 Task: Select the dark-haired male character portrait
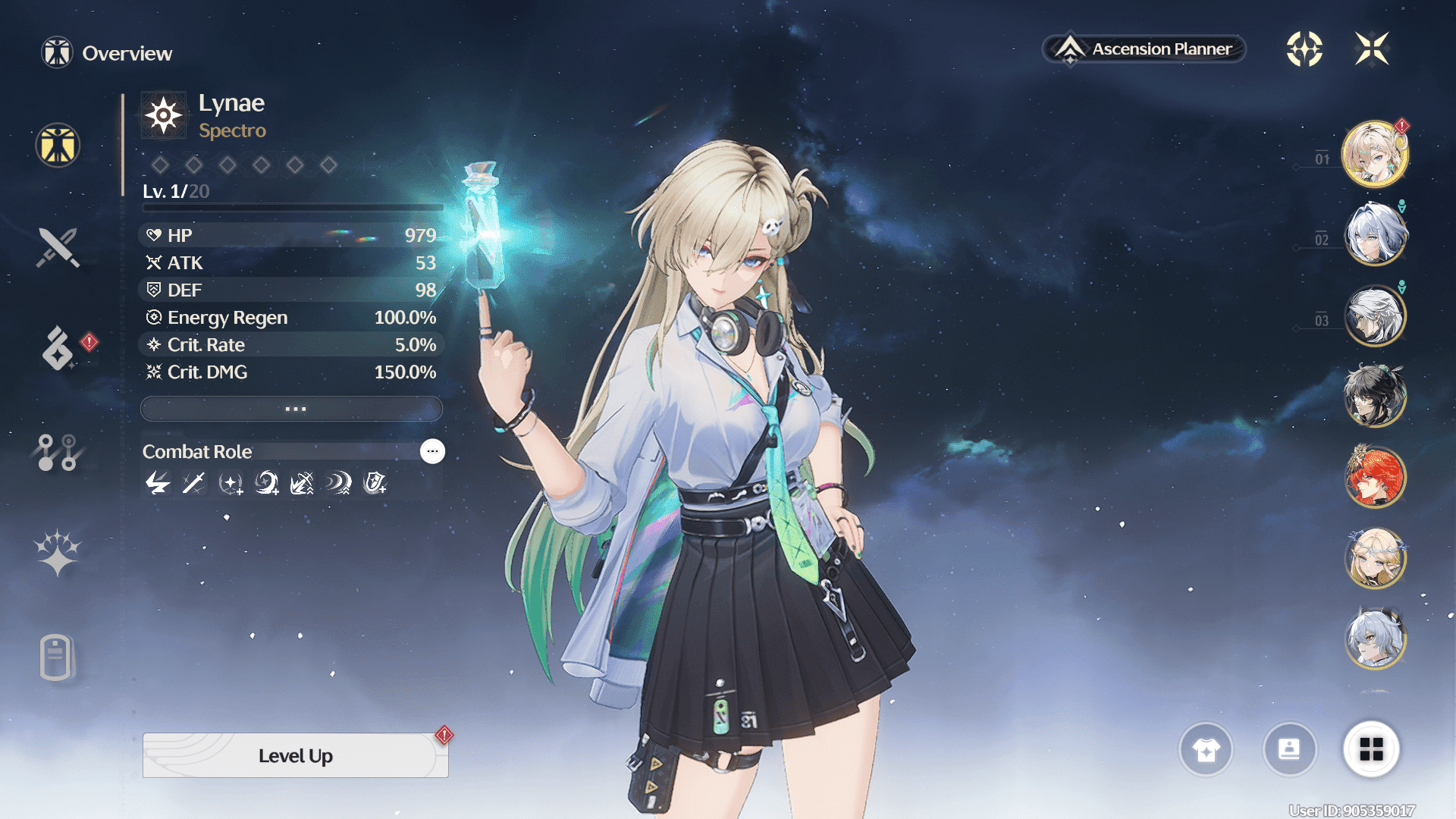1375,395
